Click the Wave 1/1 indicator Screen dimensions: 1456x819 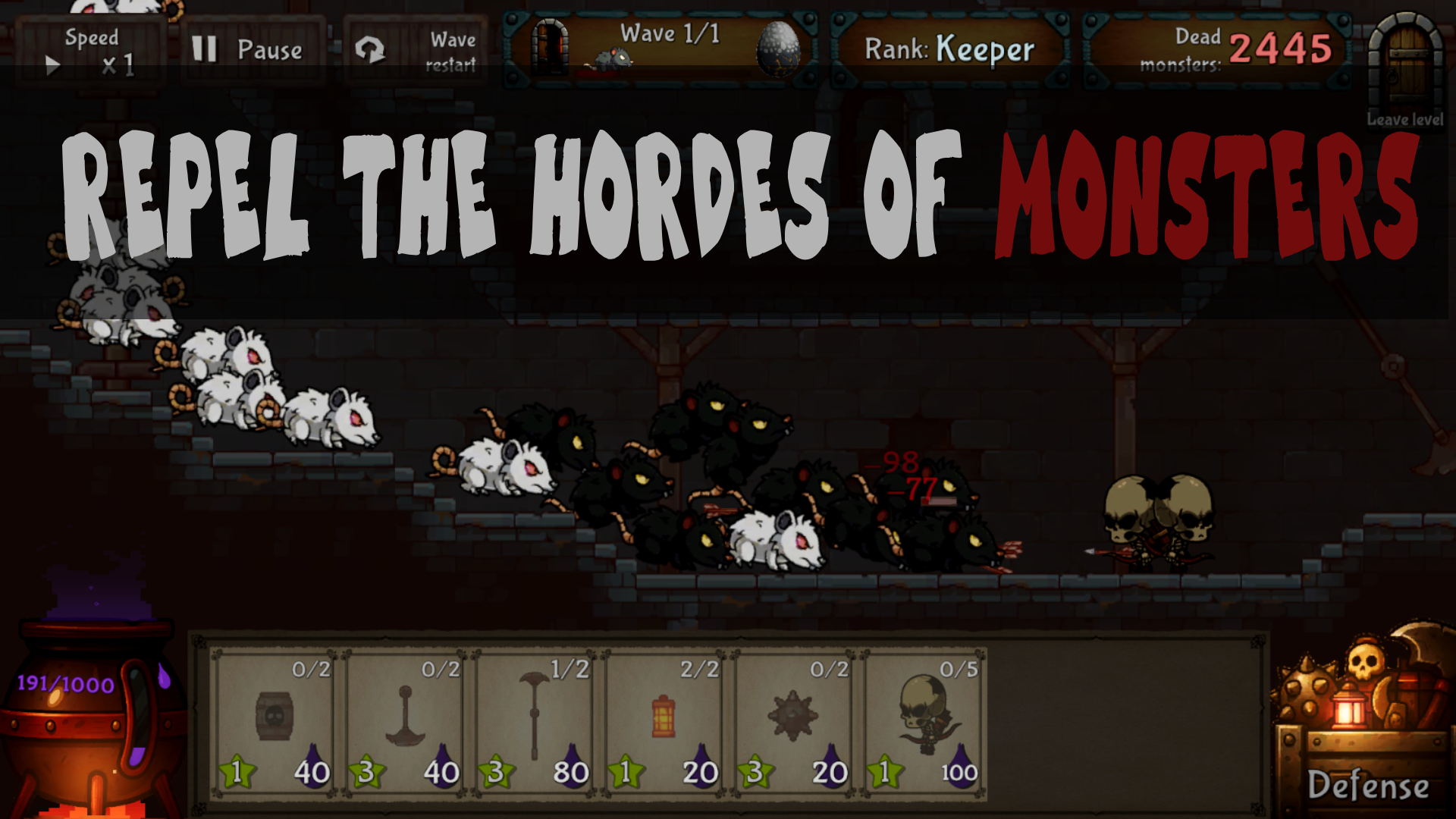[x=670, y=33]
